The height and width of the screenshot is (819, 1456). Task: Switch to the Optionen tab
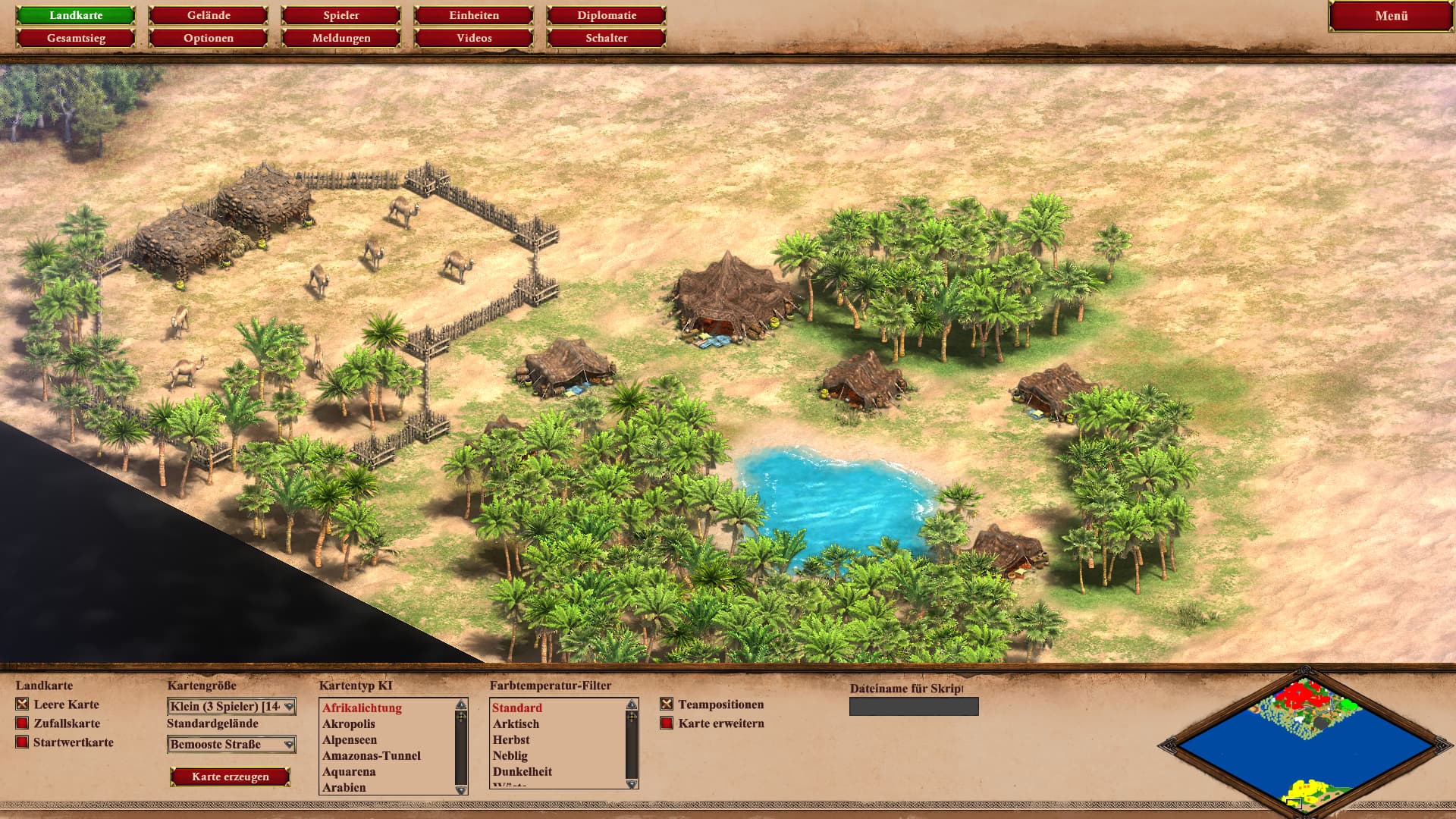209,38
